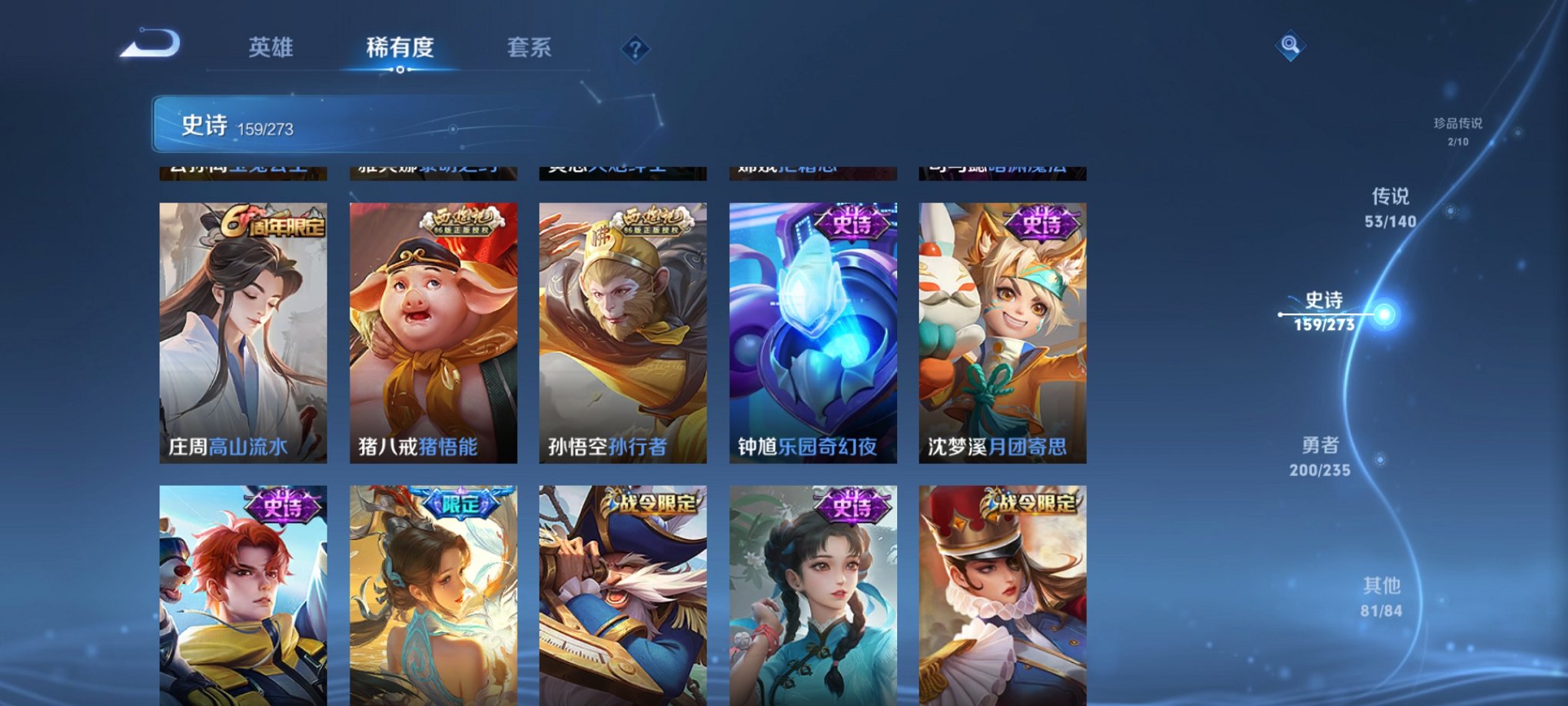Image resolution: width=1568 pixels, height=706 pixels.
Task: Switch to the 英雄 tab
Action: click(x=271, y=48)
